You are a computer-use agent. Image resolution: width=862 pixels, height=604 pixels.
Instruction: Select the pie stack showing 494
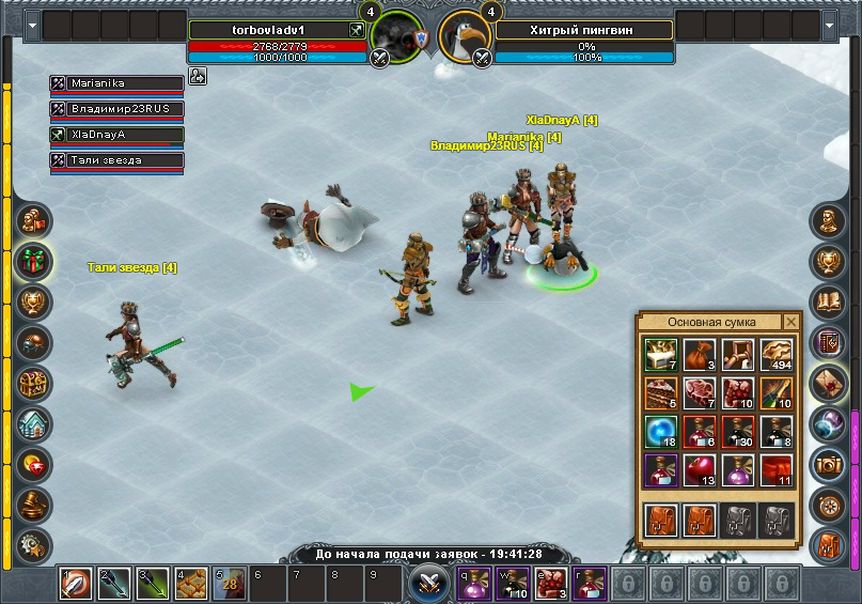tap(776, 355)
